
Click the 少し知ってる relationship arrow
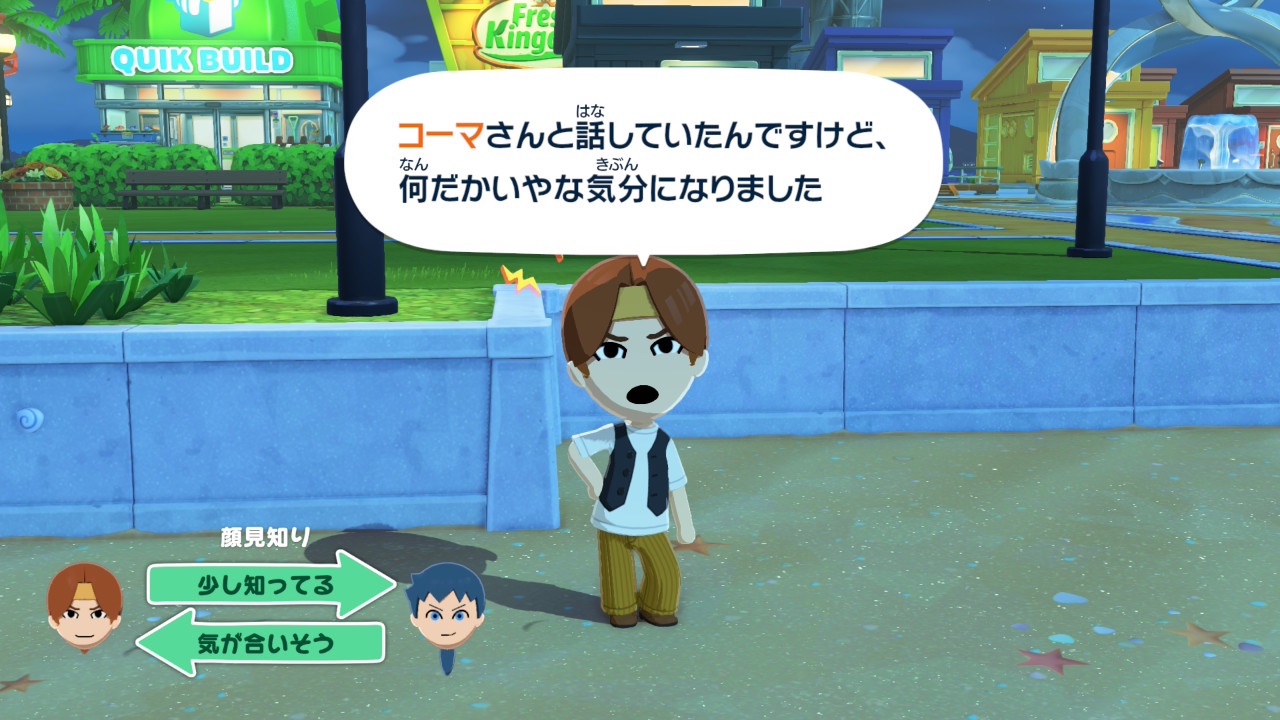[x=268, y=584]
